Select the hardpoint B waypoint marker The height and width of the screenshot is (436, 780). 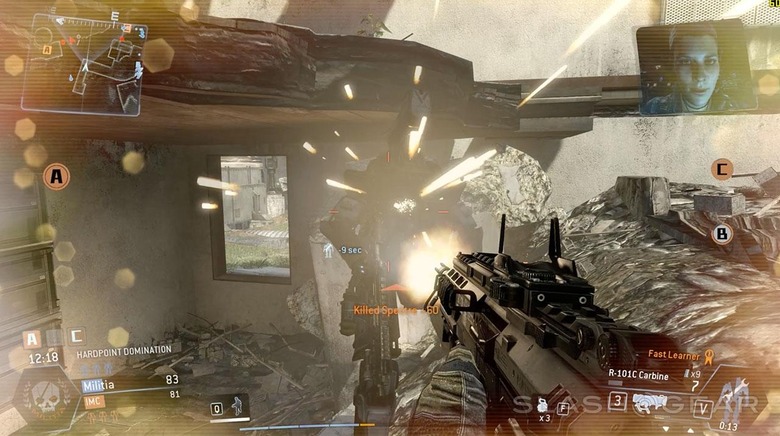722,234
